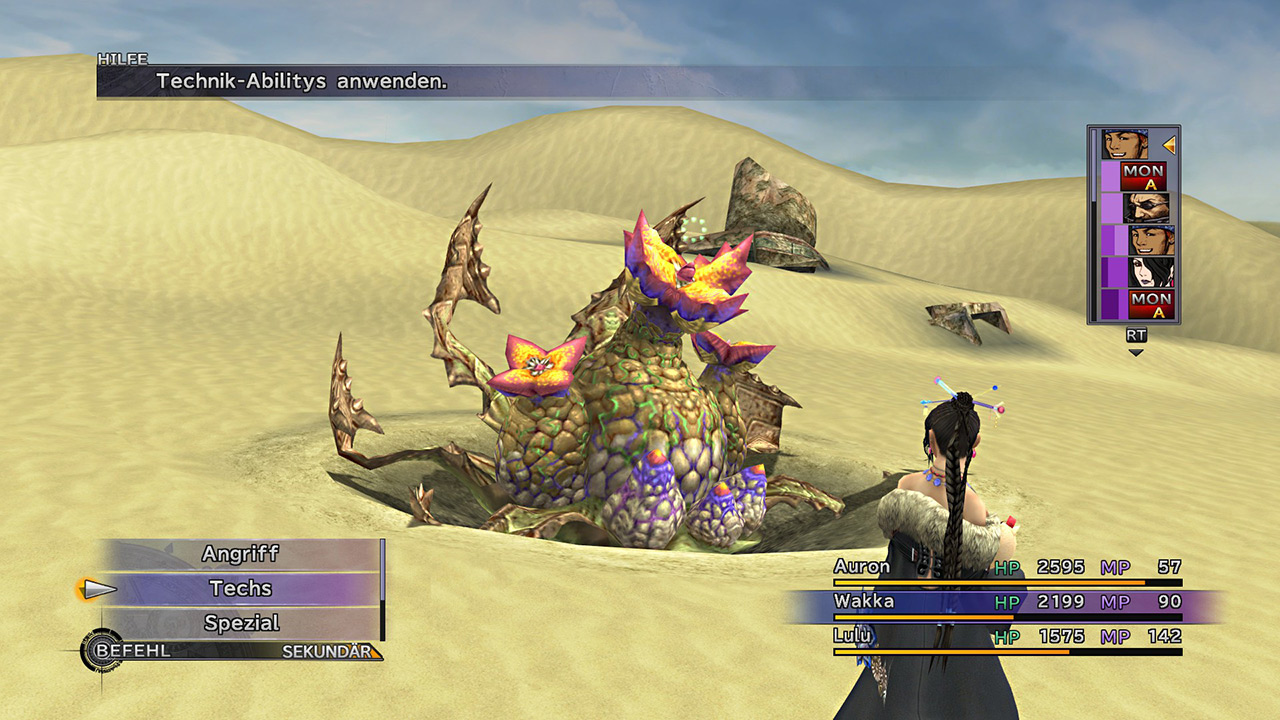Viewport: 1280px width, 720px height.
Task: Select Auron's row in the party list
Action: pyautogui.click(x=1006, y=568)
